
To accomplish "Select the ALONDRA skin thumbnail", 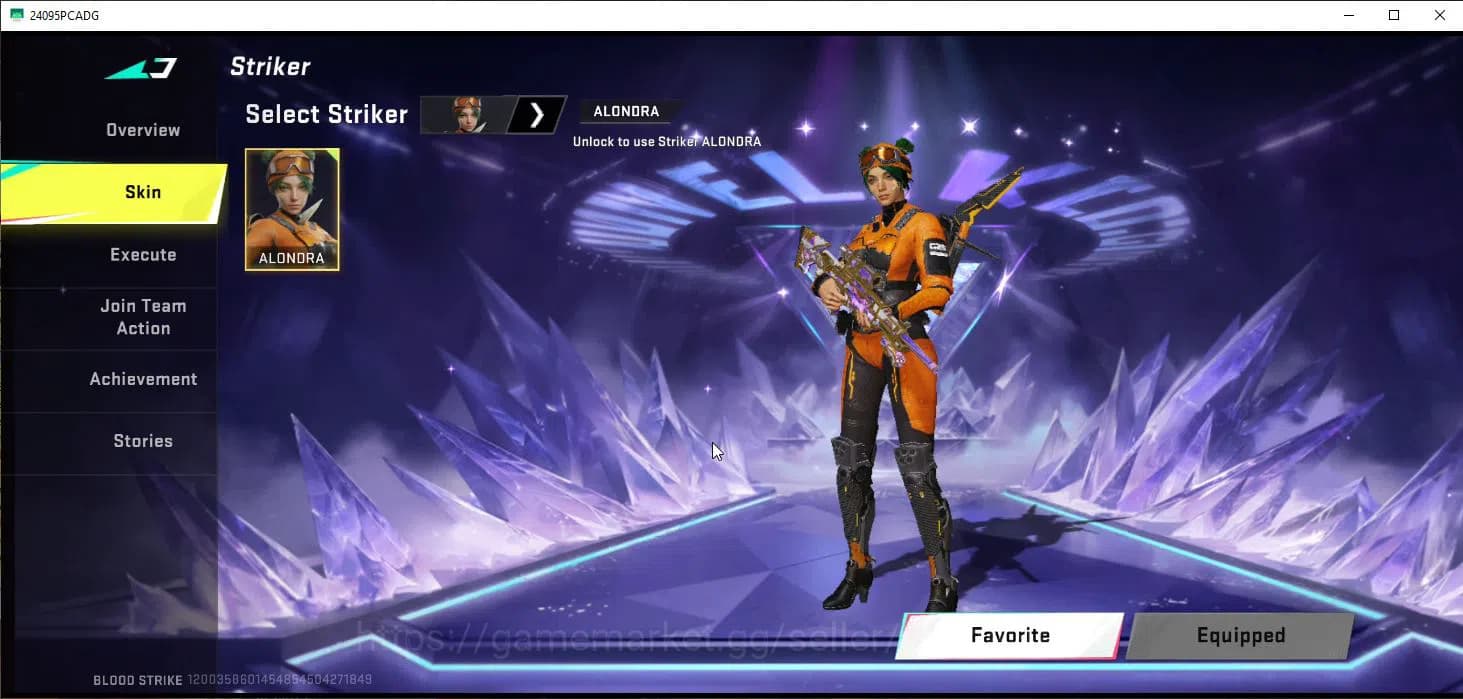I will click(x=292, y=209).
